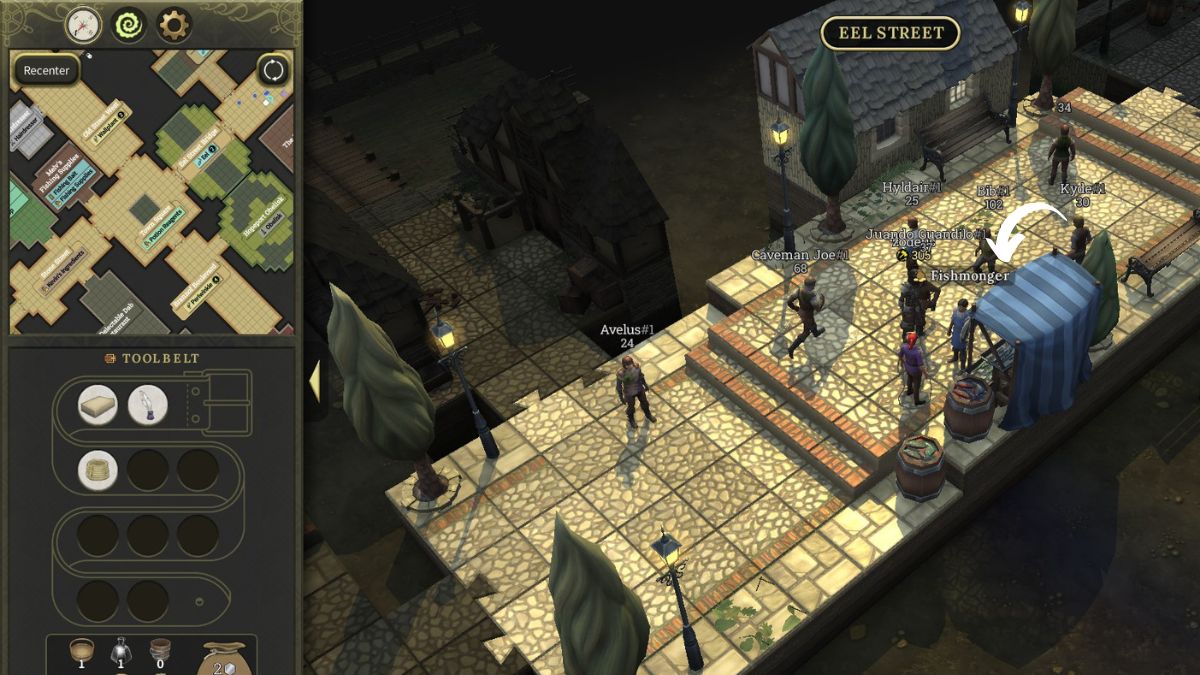This screenshot has height=675, width=1200.
Task: Open the coin pouch
Action: [x=224, y=657]
